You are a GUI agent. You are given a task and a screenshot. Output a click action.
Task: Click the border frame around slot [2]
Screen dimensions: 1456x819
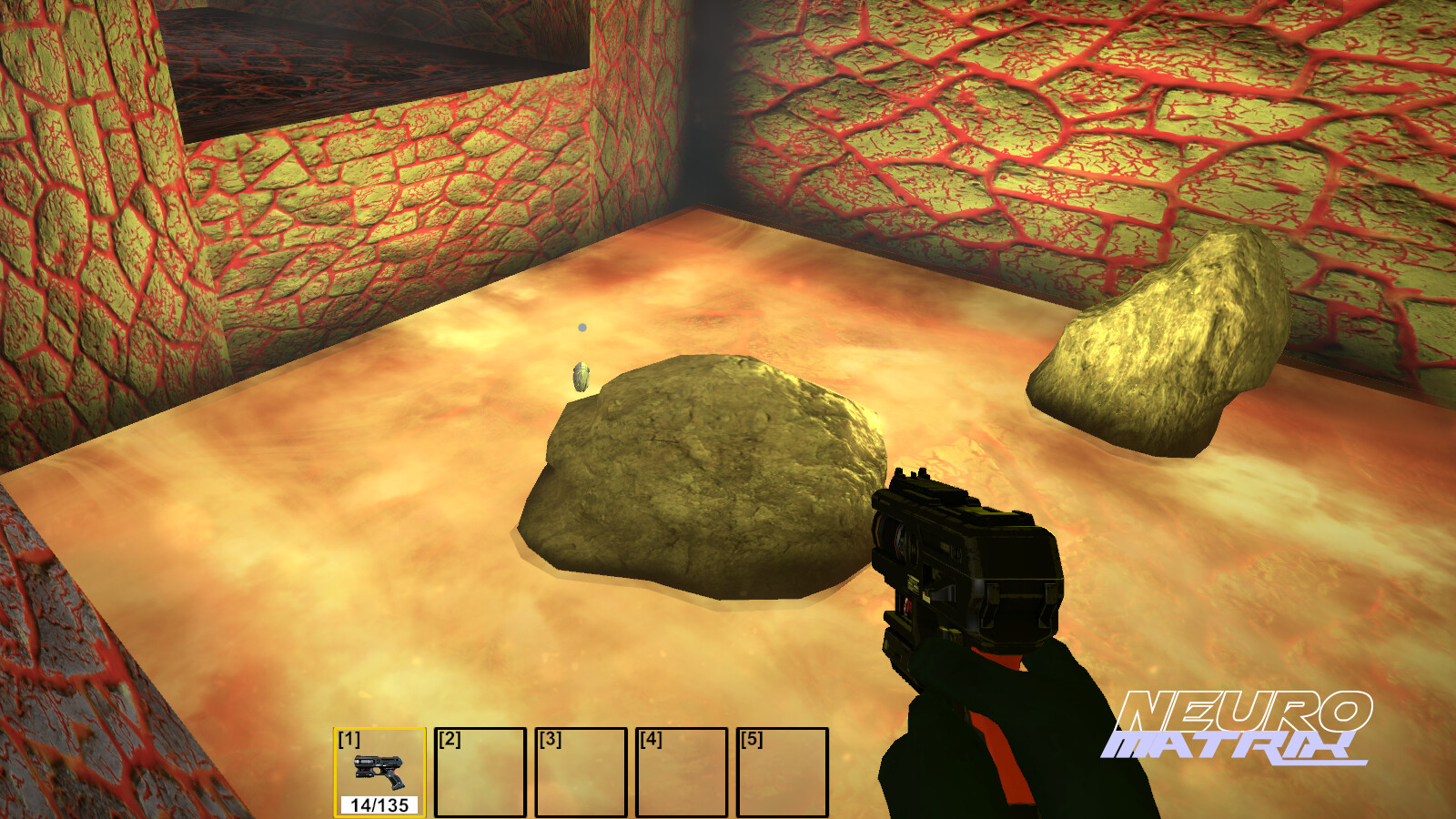pos(482,728)
